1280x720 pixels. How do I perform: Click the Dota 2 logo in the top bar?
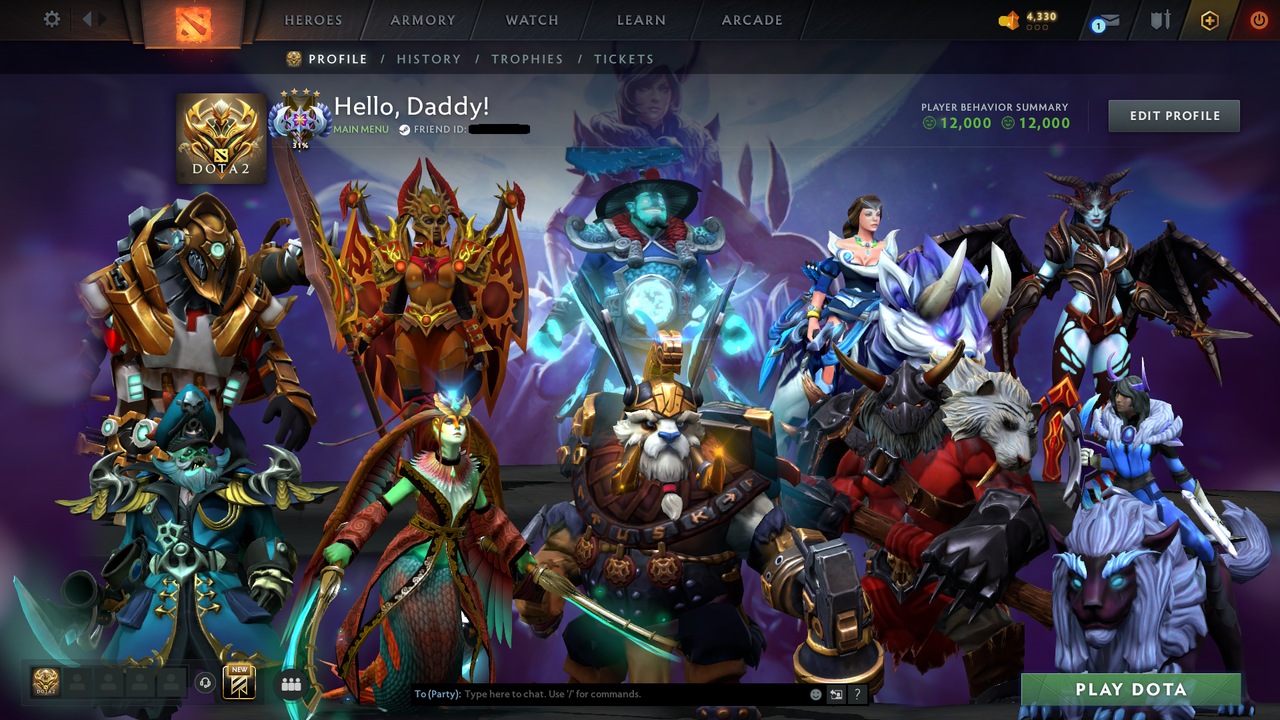(x=195, y=24)
